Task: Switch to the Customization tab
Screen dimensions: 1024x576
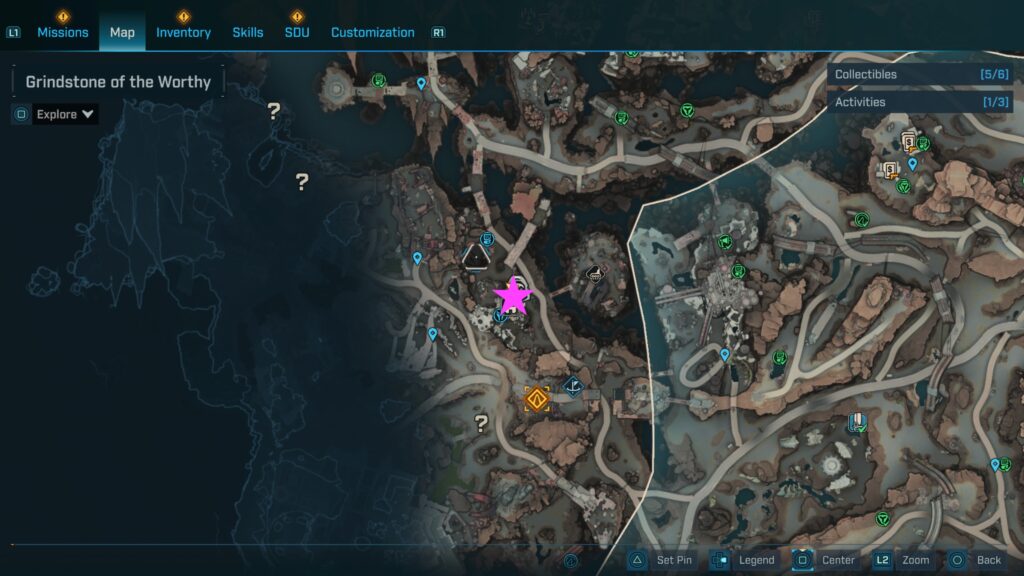Action: click(372, 32)
